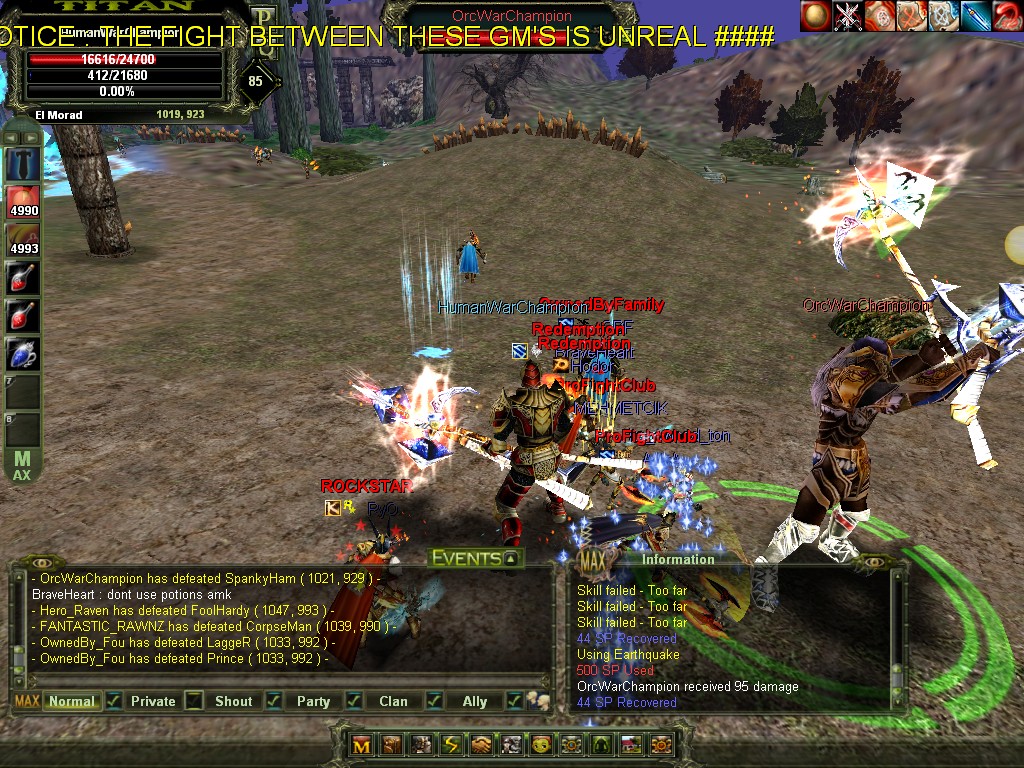Toggle the Events panel arrow button
The image size is (1024, 768).
(x=510, y=559)
